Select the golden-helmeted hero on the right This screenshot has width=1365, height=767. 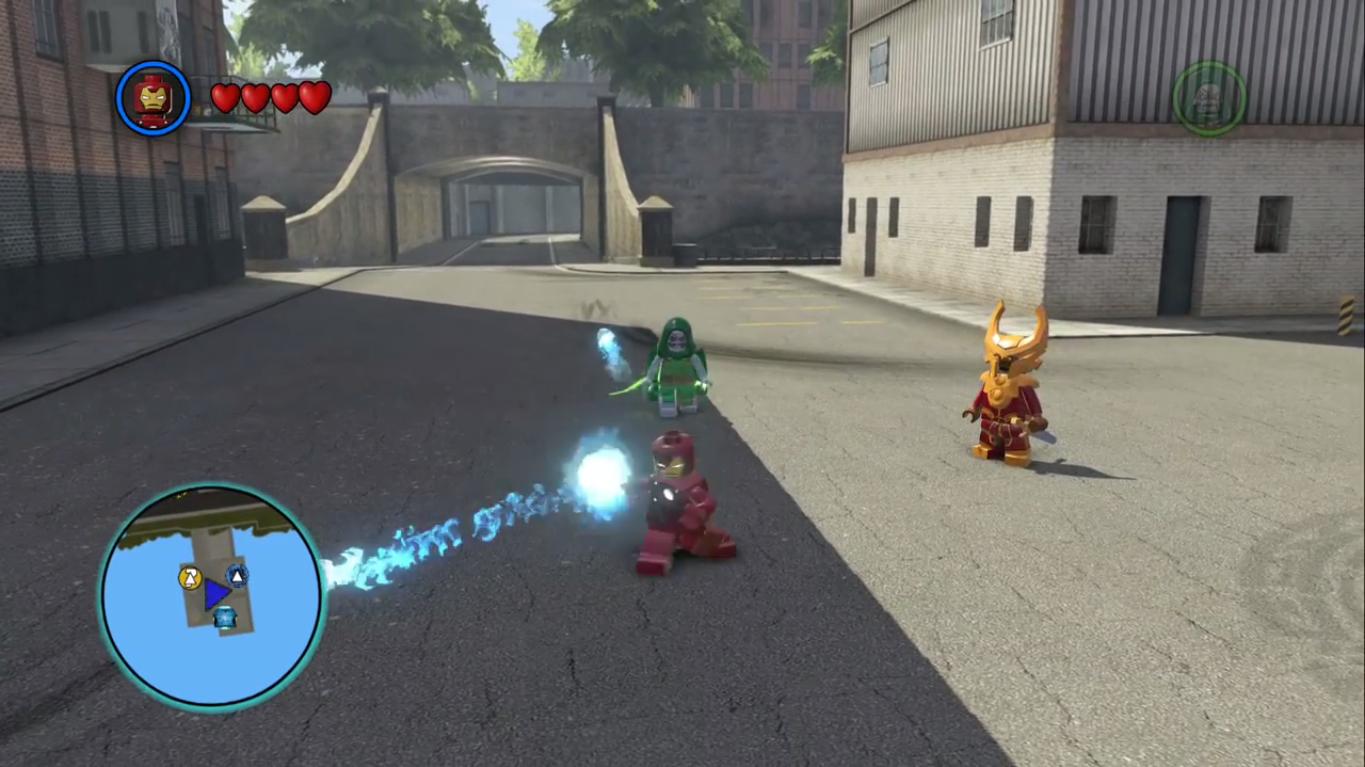click(x=1005, y=390)
